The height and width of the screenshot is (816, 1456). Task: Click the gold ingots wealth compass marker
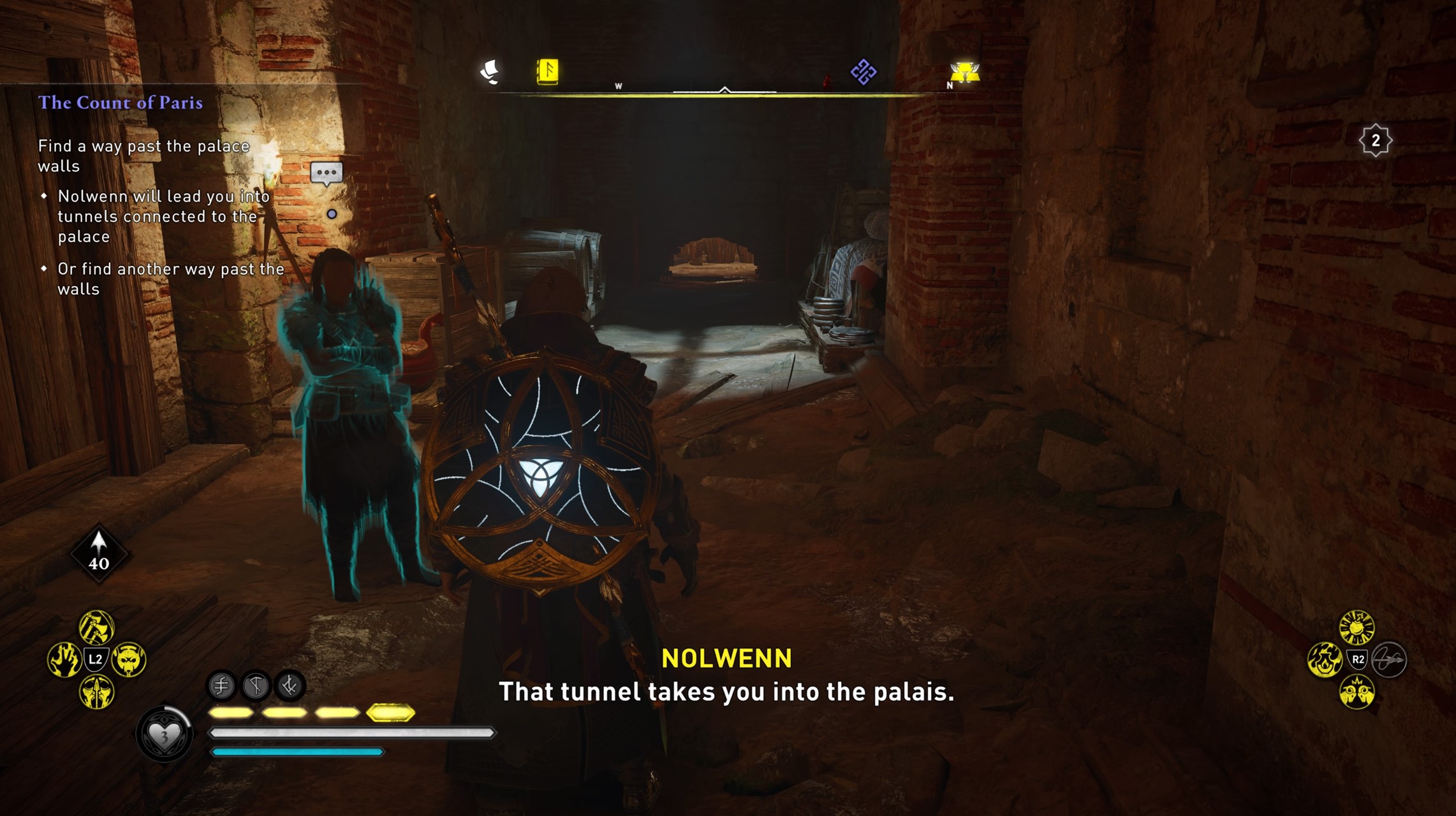pos(964,72)
